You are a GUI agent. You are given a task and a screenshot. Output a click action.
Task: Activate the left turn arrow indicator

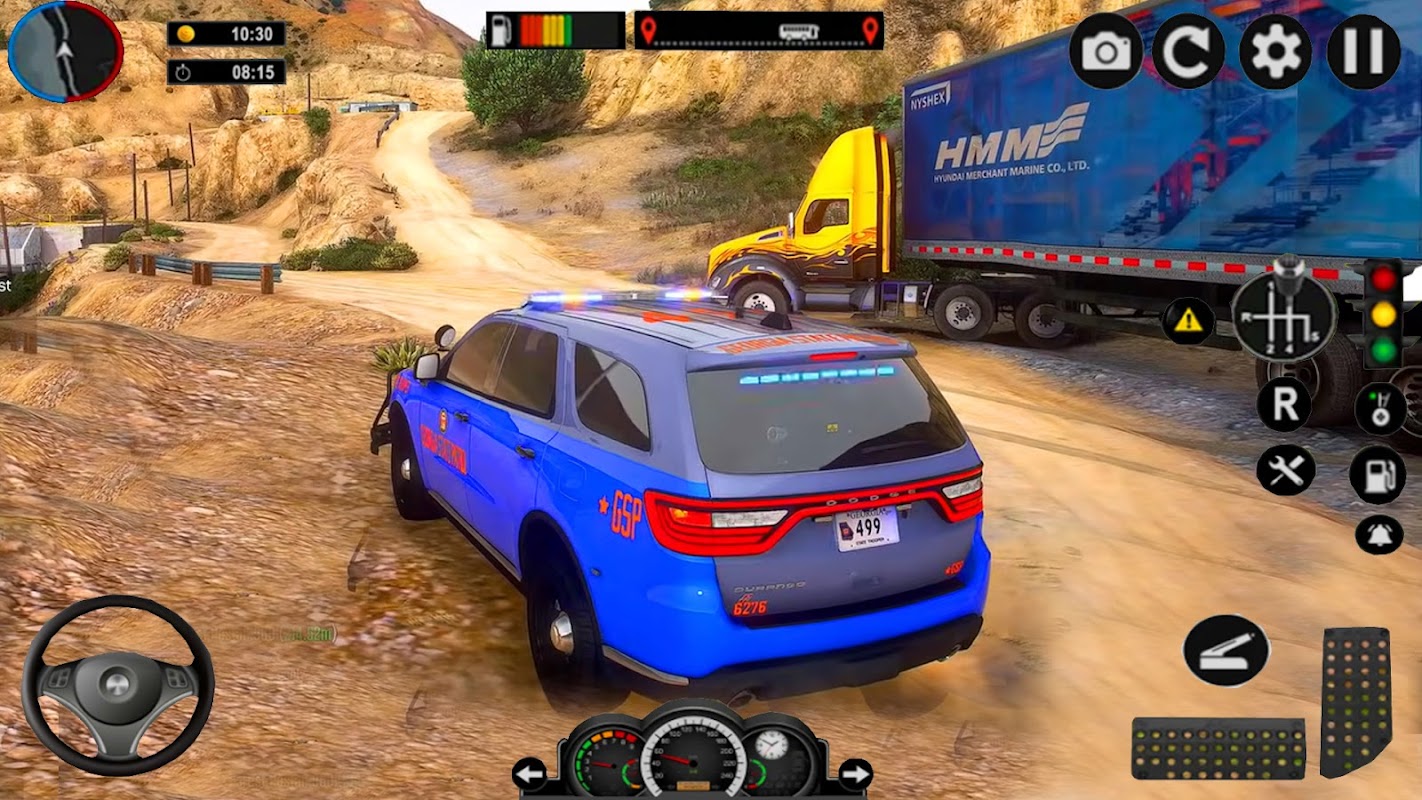coord(530,773)
